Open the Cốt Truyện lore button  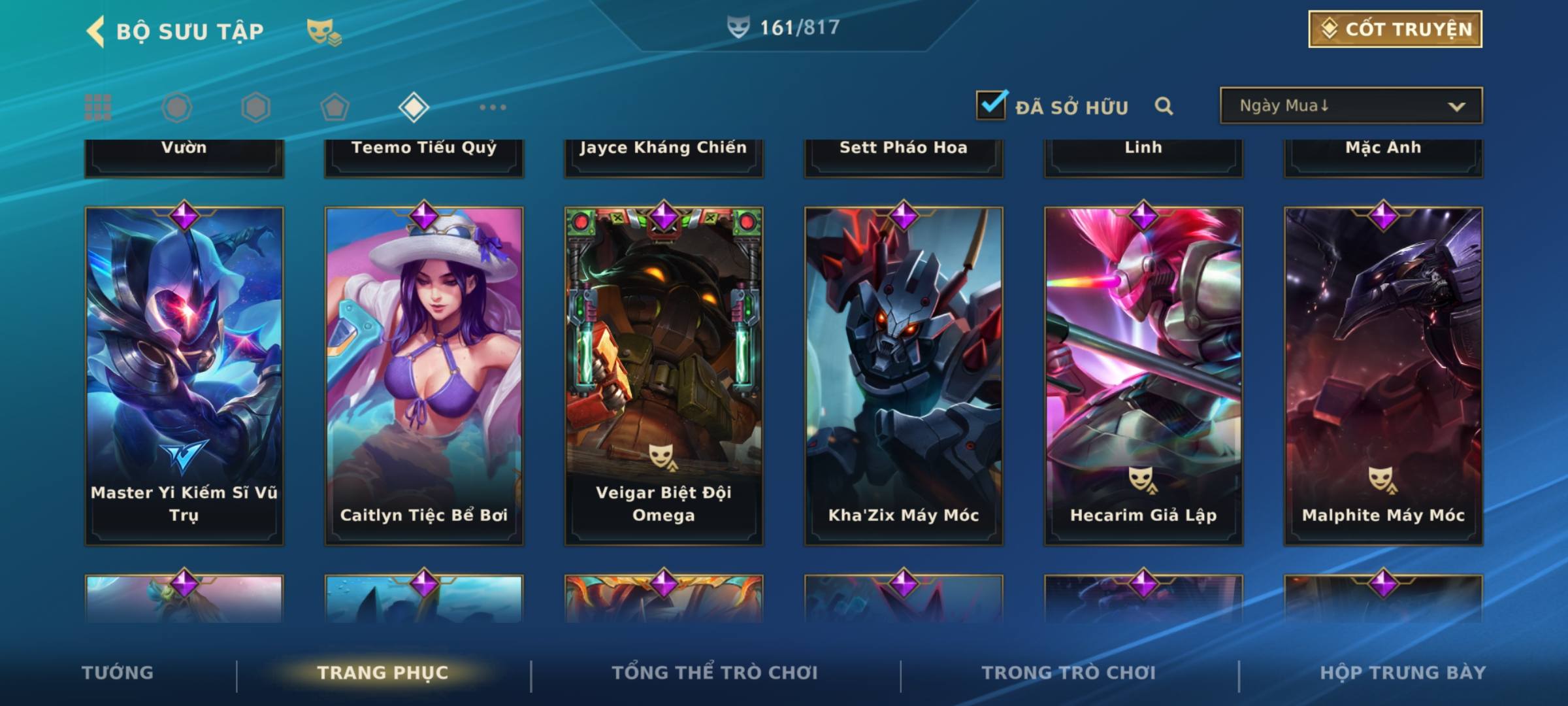point(1395,29)
